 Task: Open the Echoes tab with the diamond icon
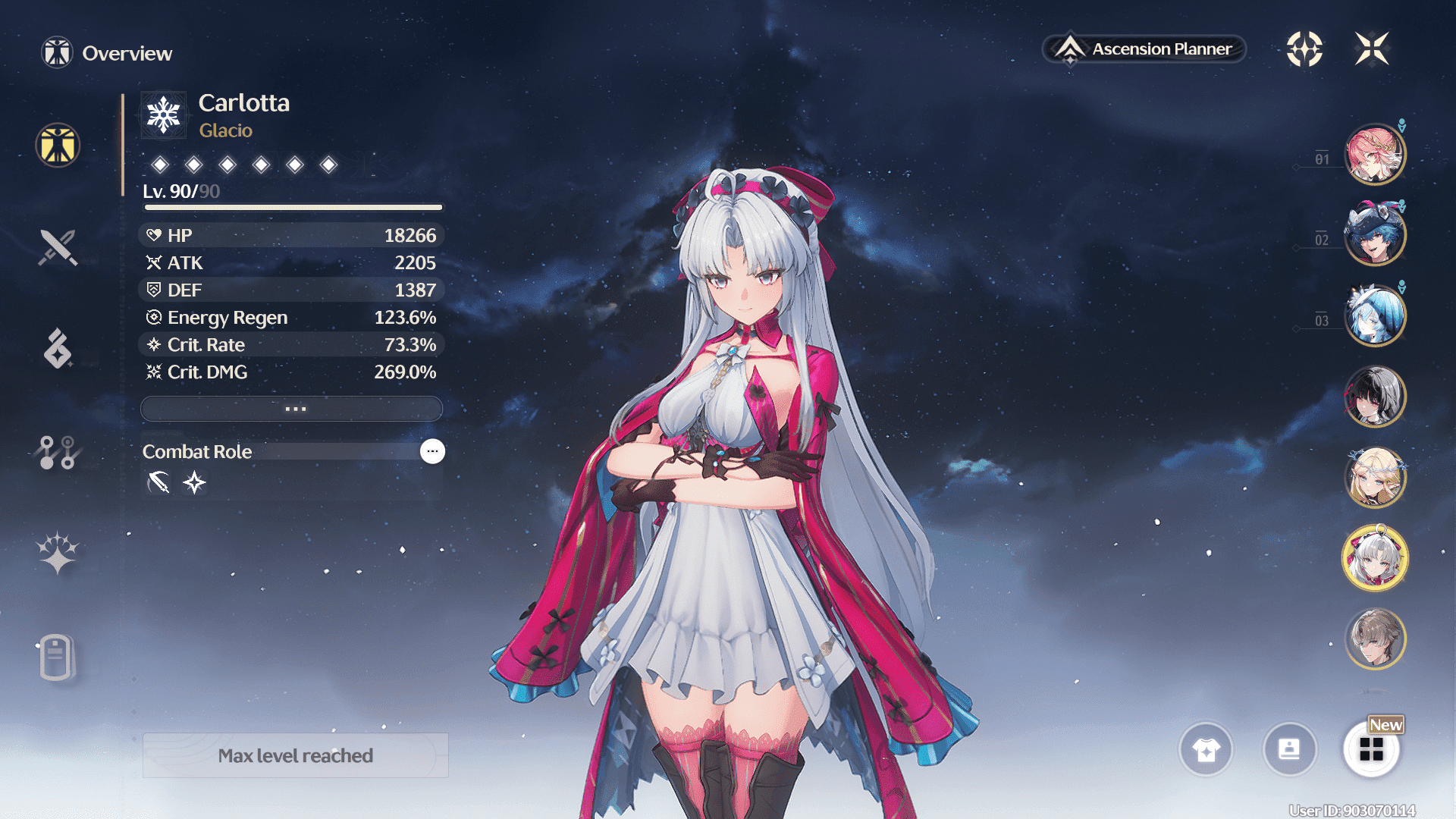point(58,349)
